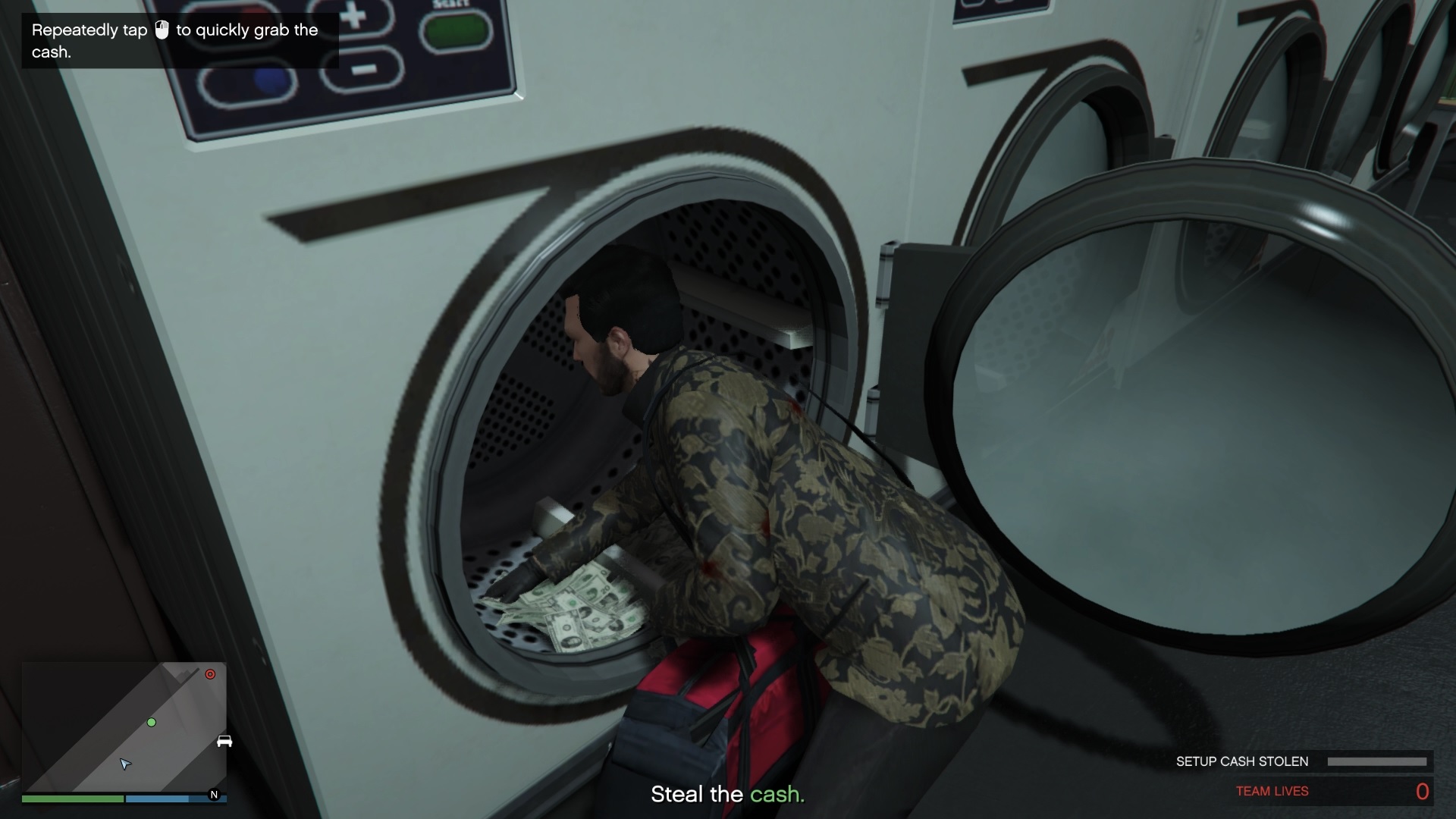1456x819 pixels.
Task: Select the green dot objective on the minimap
Action: 153,722
